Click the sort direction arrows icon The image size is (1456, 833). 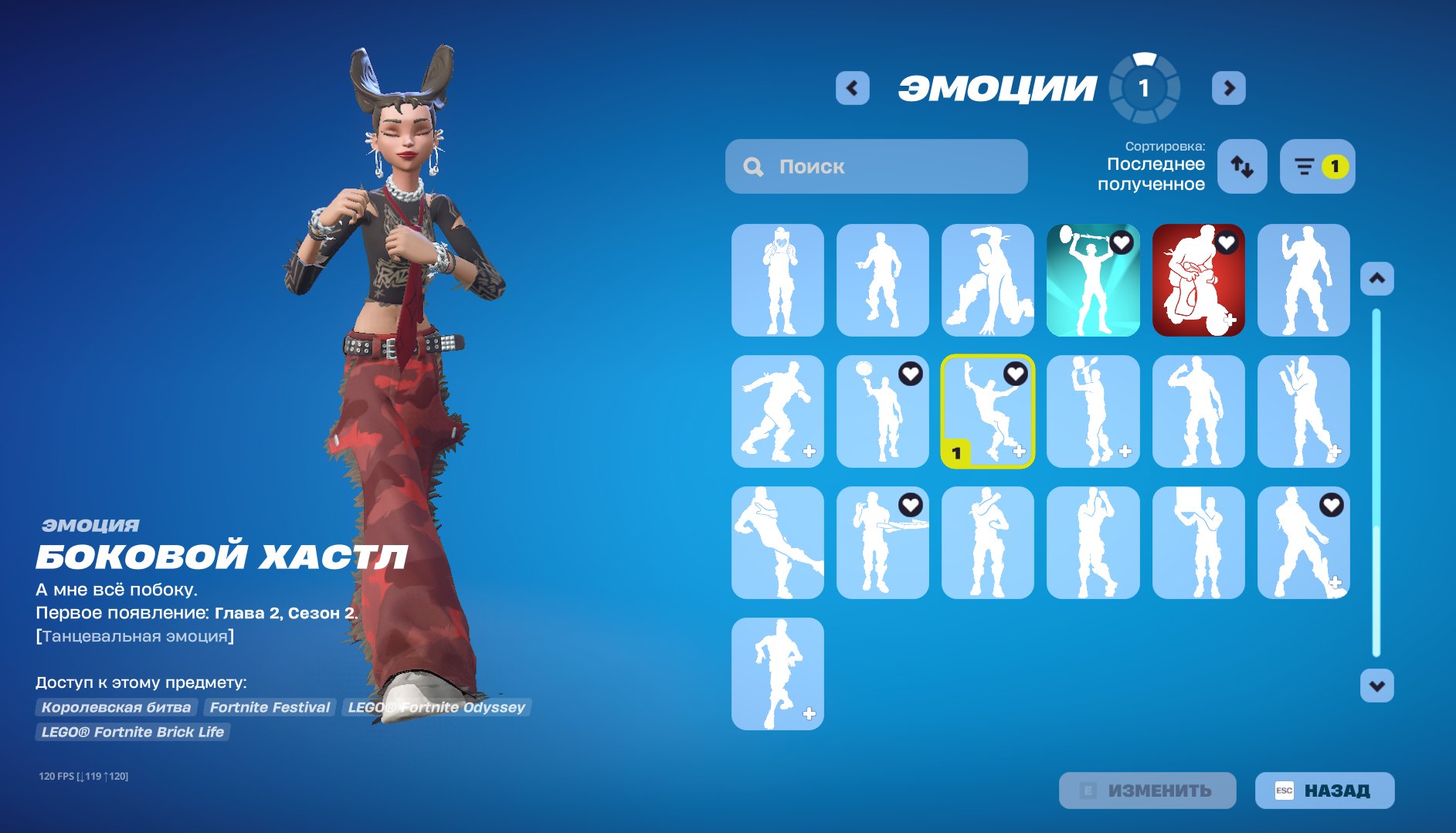(1244, 167)
